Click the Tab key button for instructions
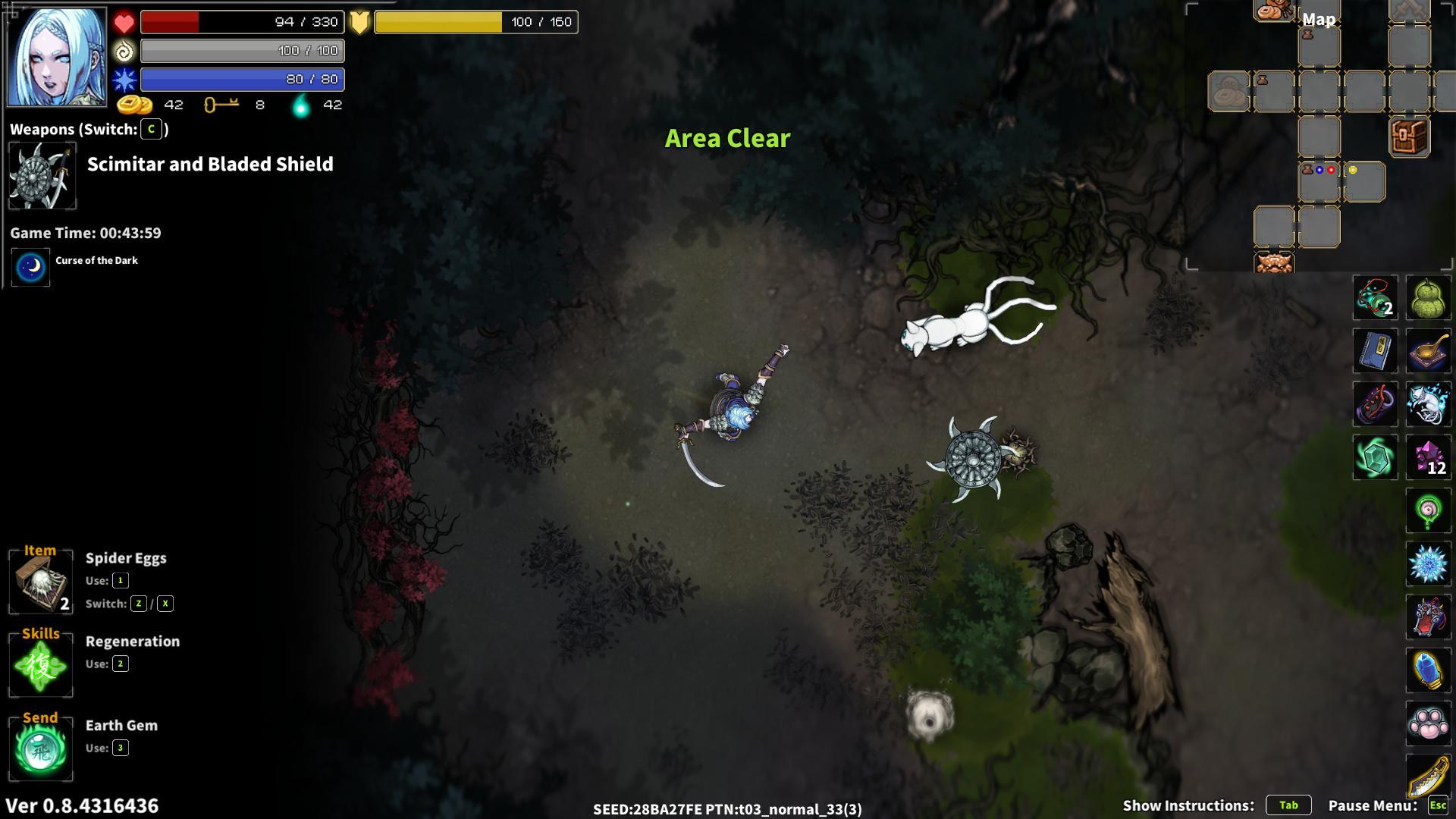Screen dimensions: 1456x819 [1289, 805]
